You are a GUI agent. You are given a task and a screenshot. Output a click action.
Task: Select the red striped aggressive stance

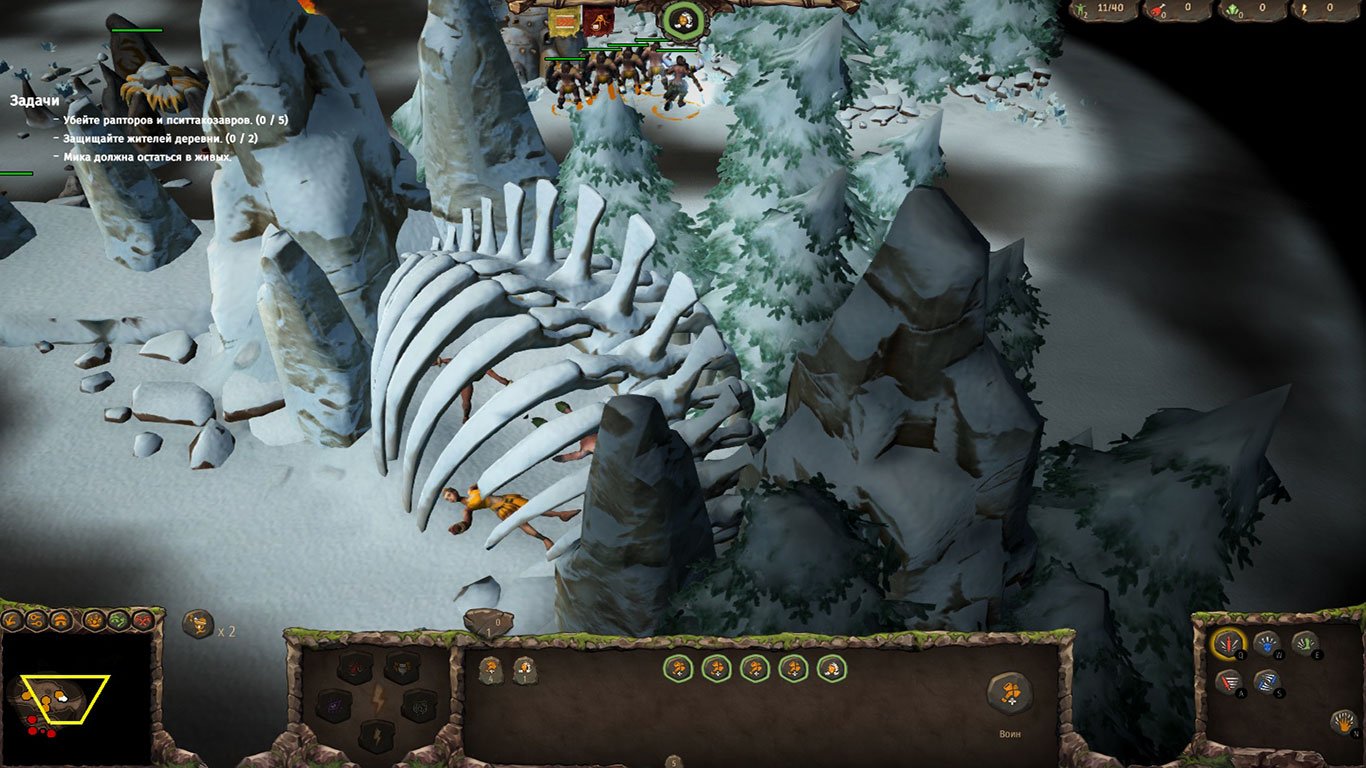click(x=1230, y=683)
